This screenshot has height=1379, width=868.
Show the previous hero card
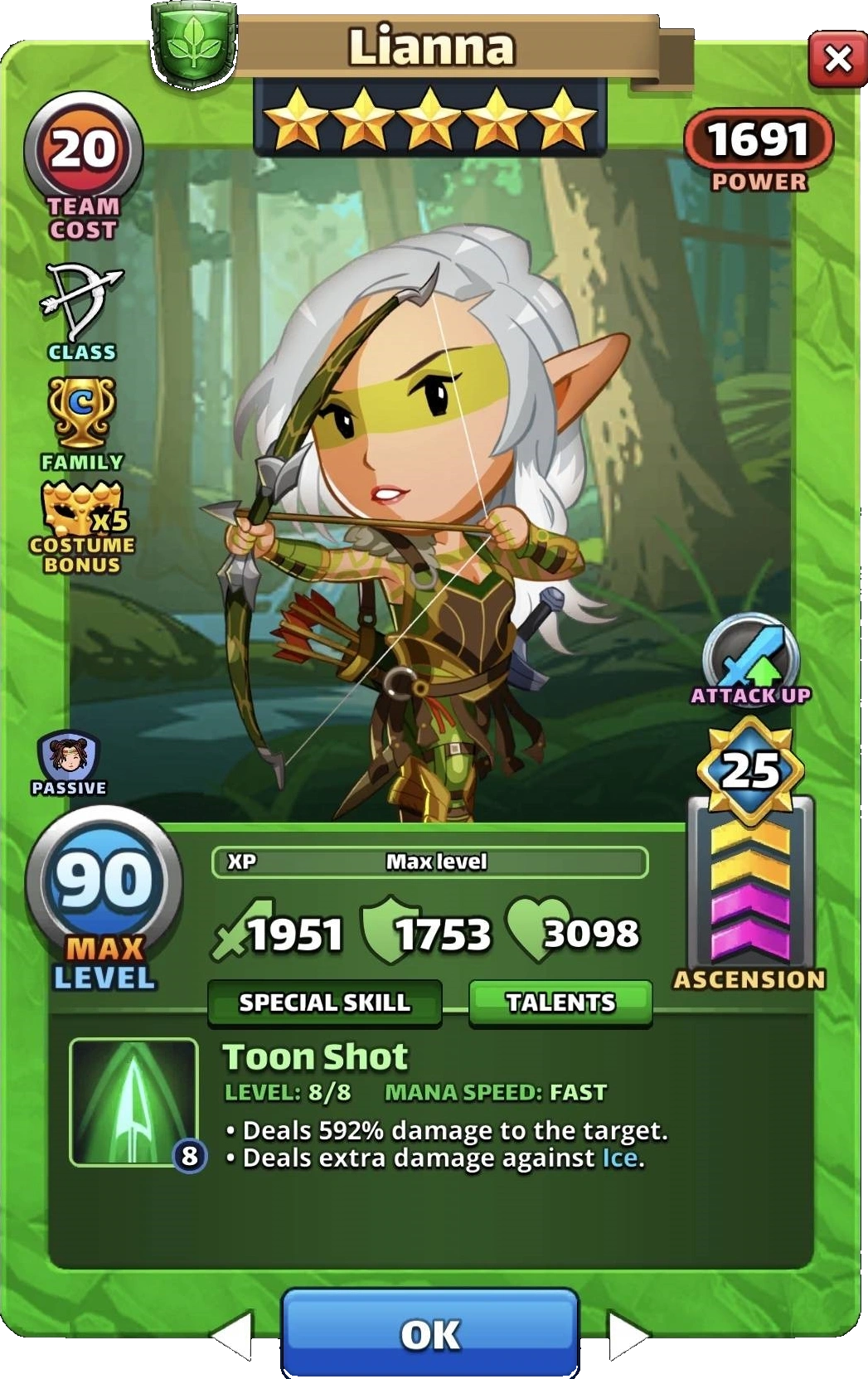[x=233, y=1335]
